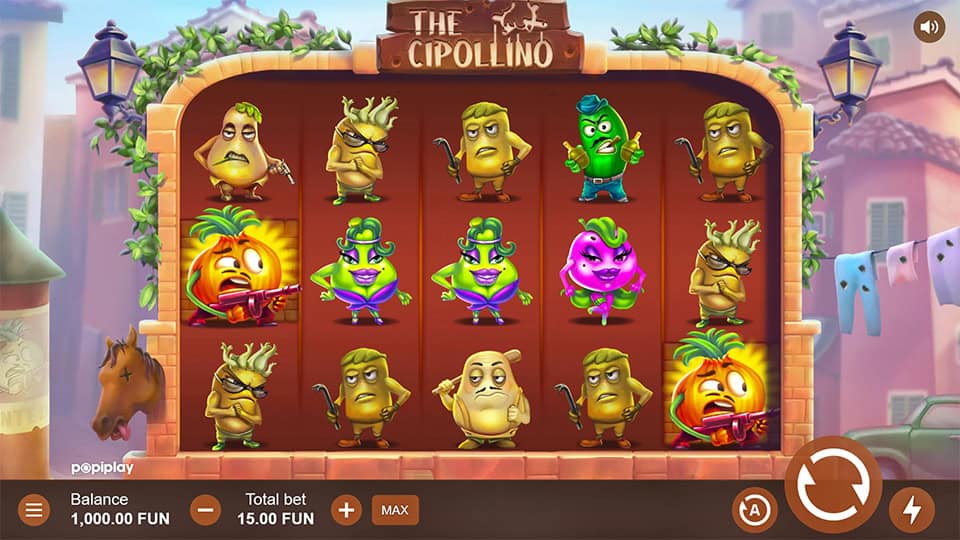Decrease the total bet with minus
The width and height of the screenshot is (960, 540).
coord(205,510)
